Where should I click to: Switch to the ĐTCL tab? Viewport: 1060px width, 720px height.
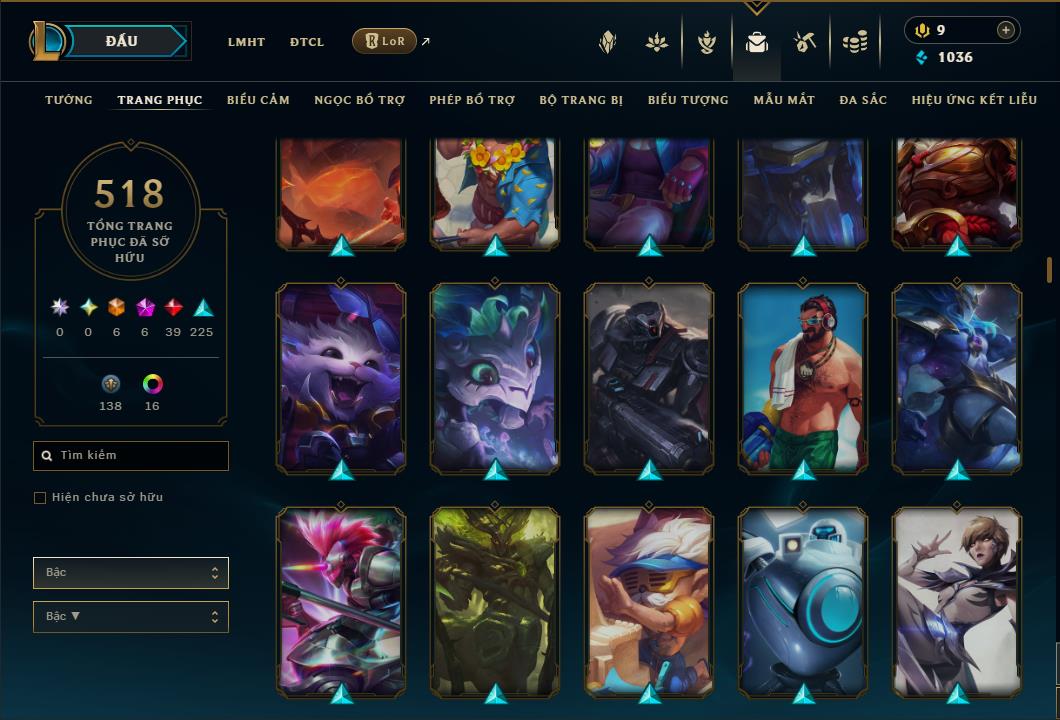click(x=307, y=42)
